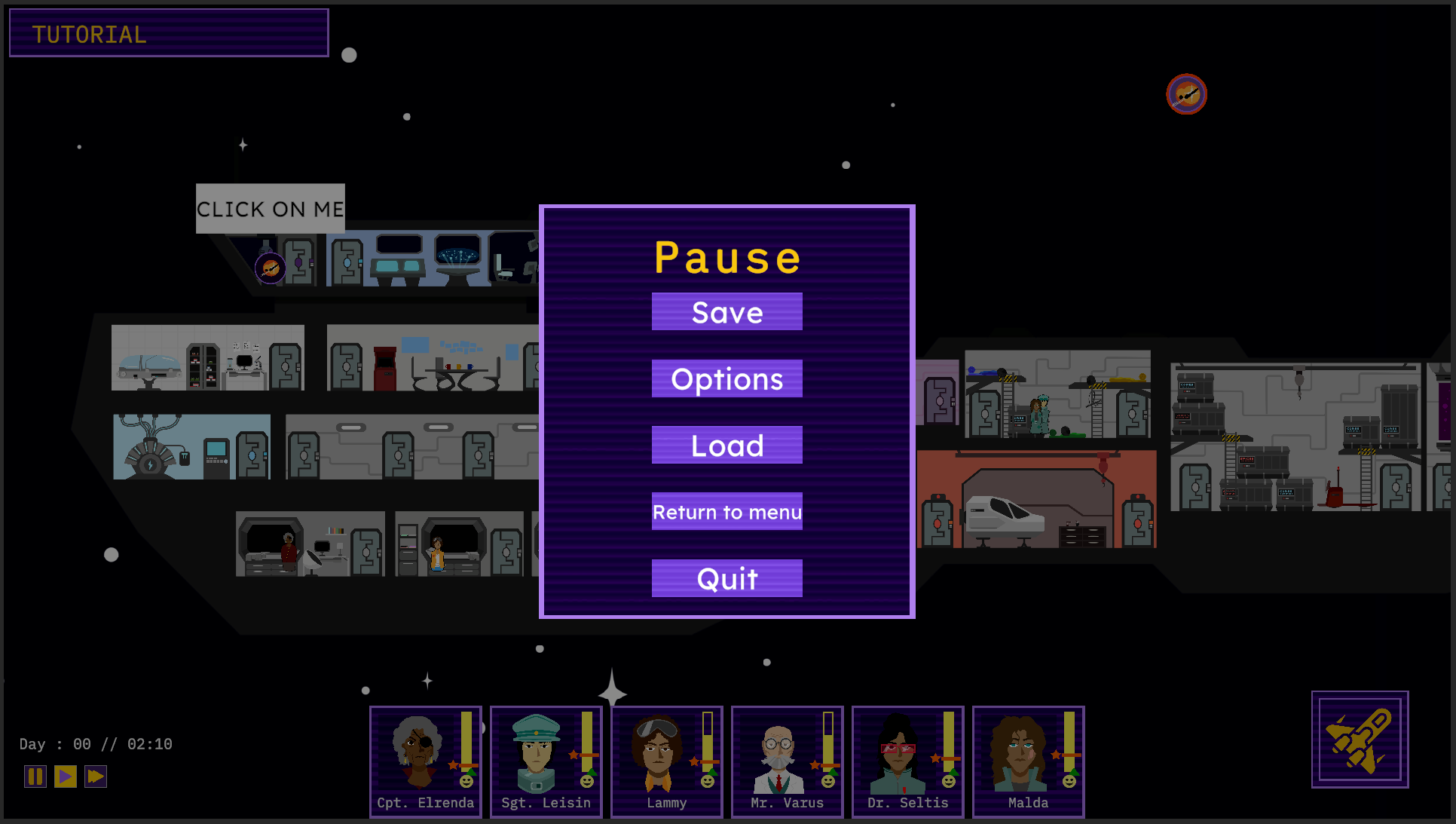Screen dimensions: 1456x824
Task: Pick Lammy's crew portrait
Action: coord(666,761)
